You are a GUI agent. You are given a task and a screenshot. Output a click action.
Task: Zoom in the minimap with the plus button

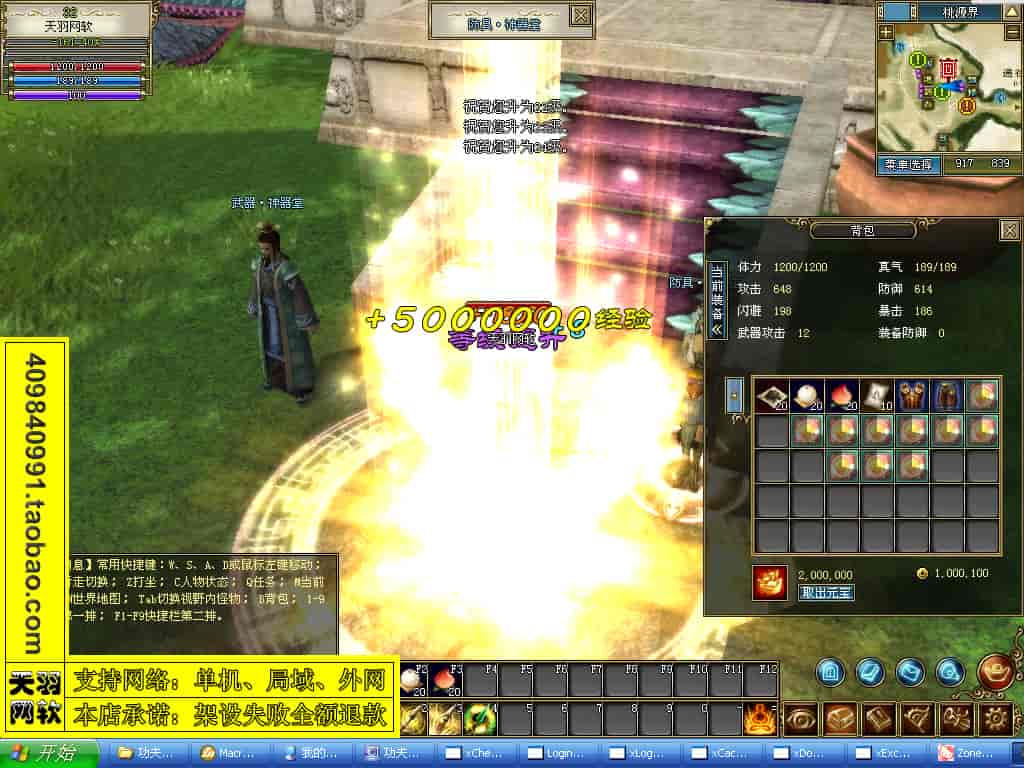click(886, 32)
